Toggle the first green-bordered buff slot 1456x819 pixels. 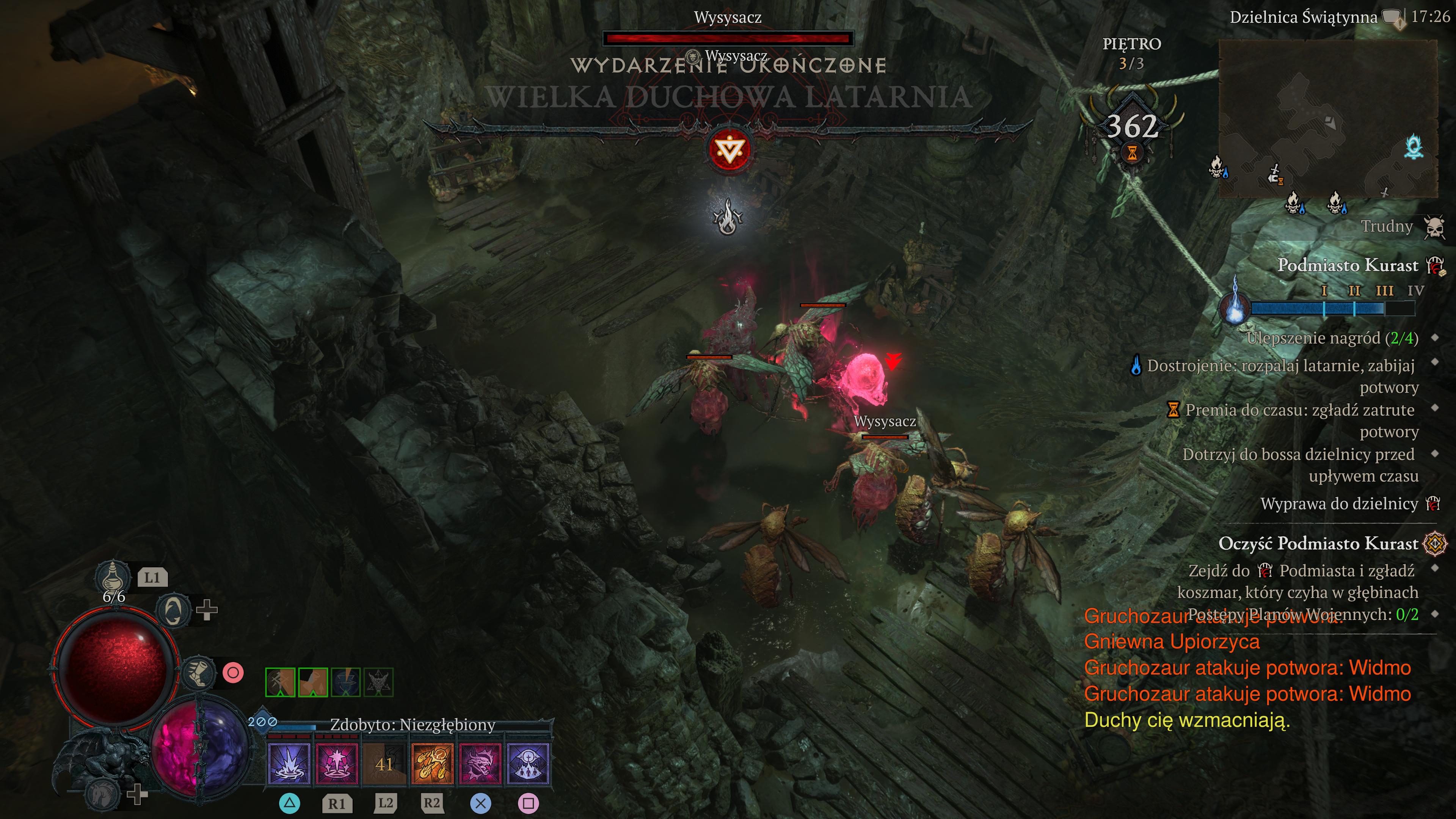pyautogui.click(x=280, y=683)
